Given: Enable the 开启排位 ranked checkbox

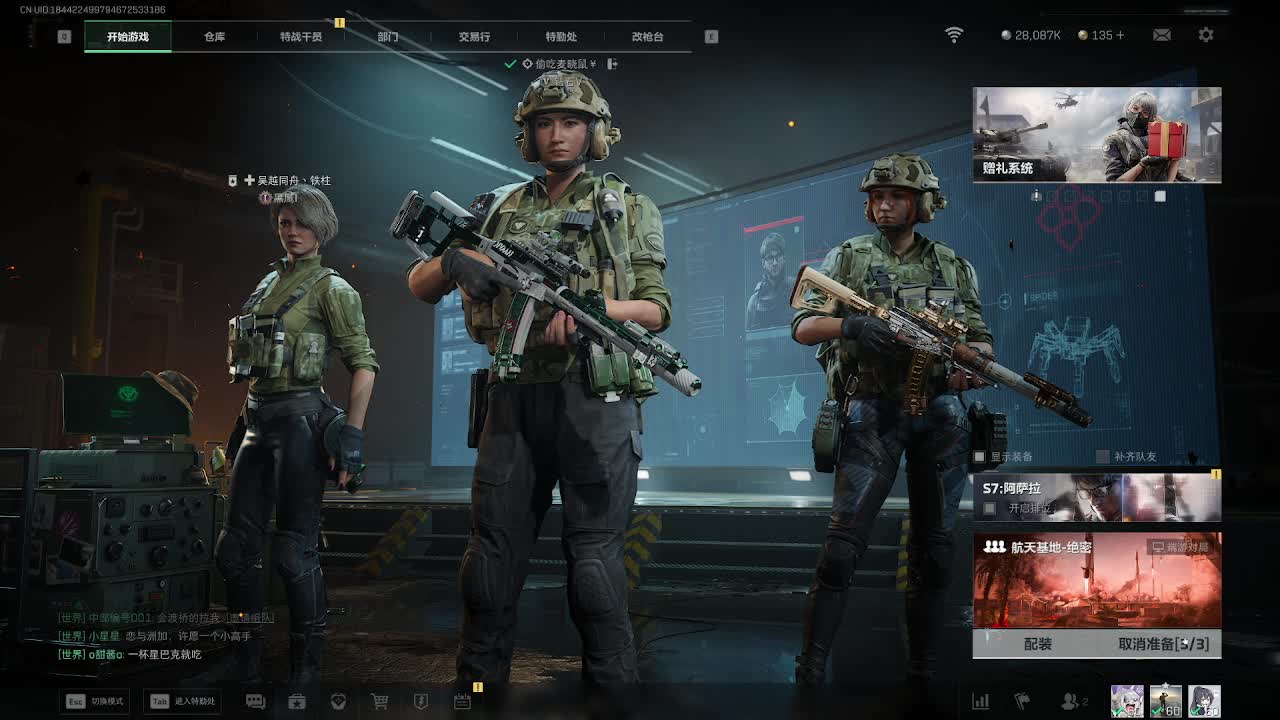Looking at the screenshot, I should 989,508.
